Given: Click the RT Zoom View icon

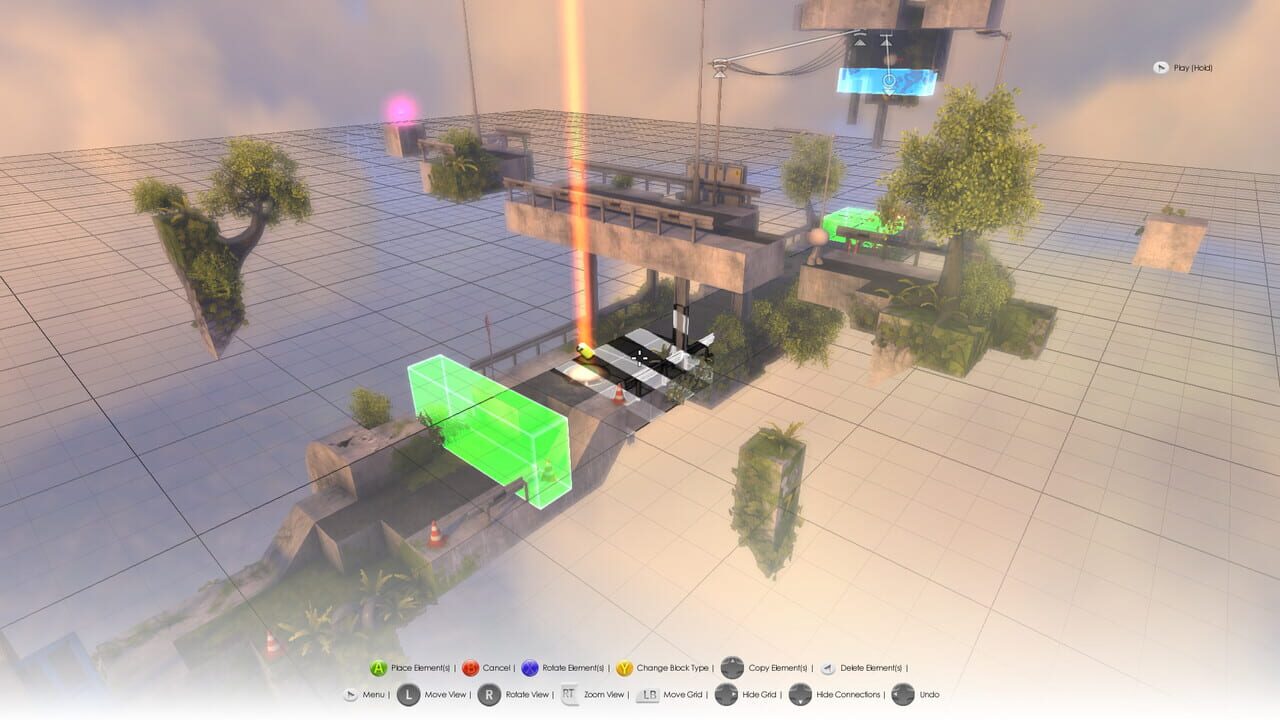Looking at the screenshot, I should (x=568, y=695).
